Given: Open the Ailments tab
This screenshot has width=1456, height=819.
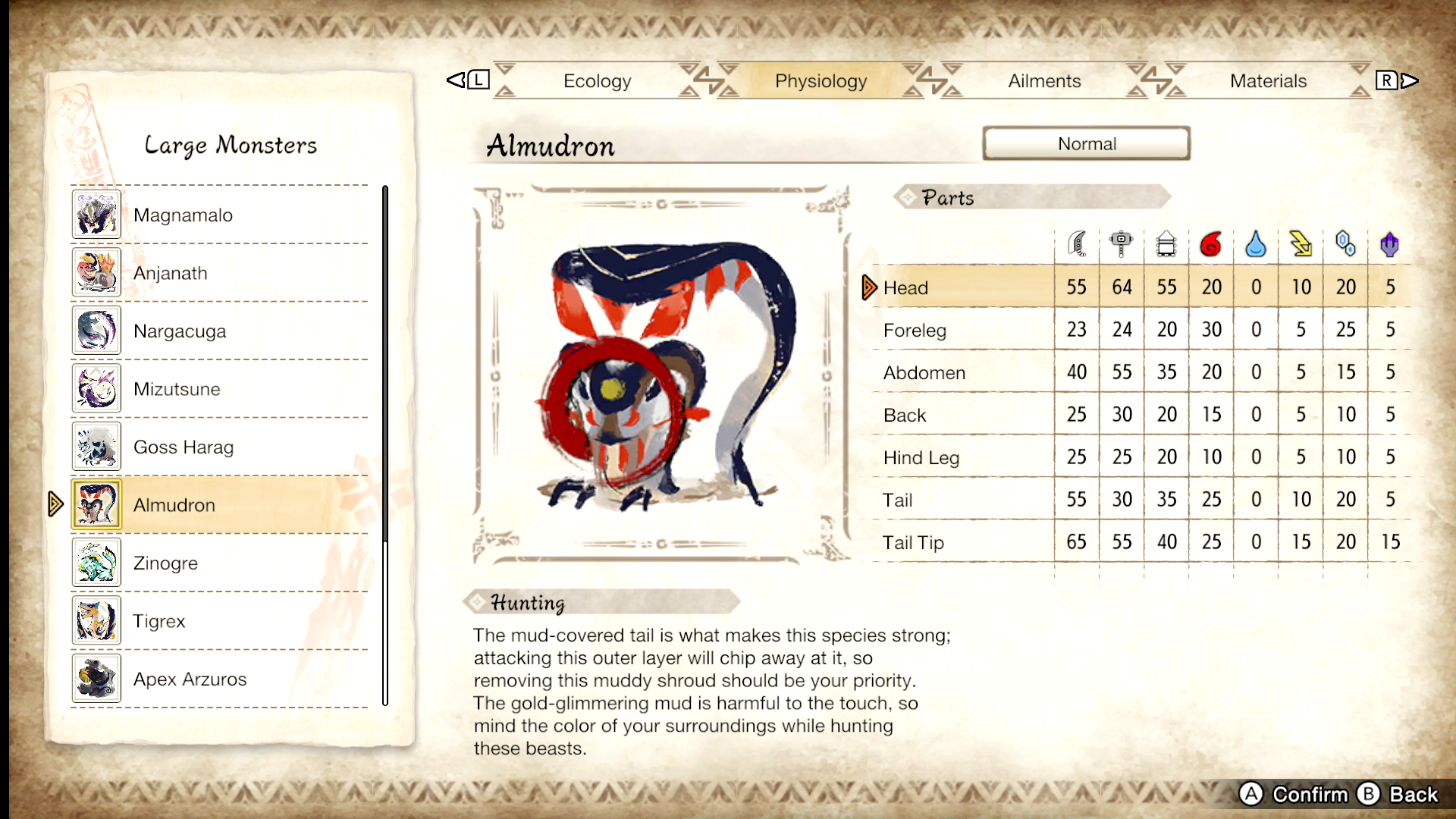Looking at the screenshot, I should tap(1044, 80).
